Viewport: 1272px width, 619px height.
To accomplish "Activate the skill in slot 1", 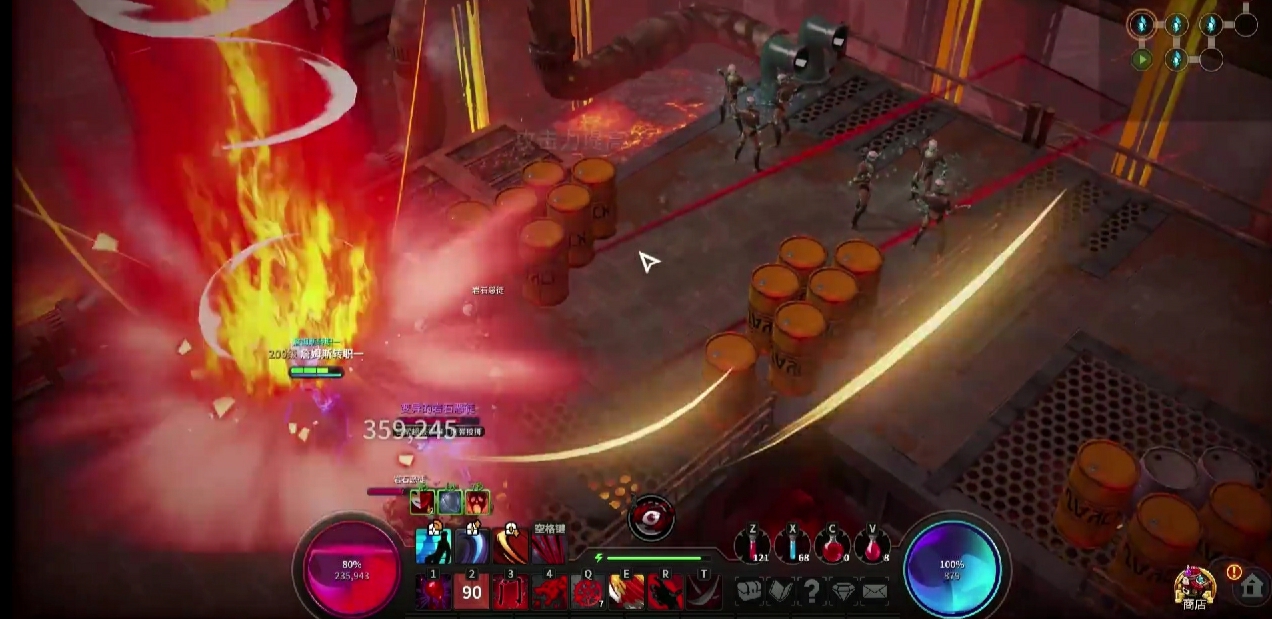I will point(433,592).
